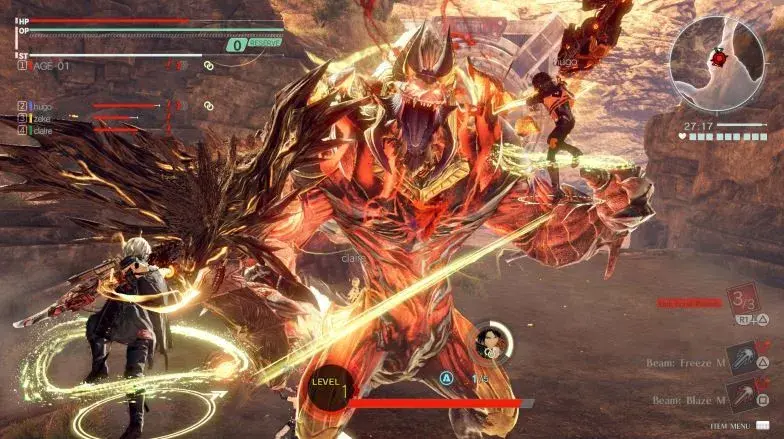Click the circular minimap
784x439 pixels.
click(716, 61)
